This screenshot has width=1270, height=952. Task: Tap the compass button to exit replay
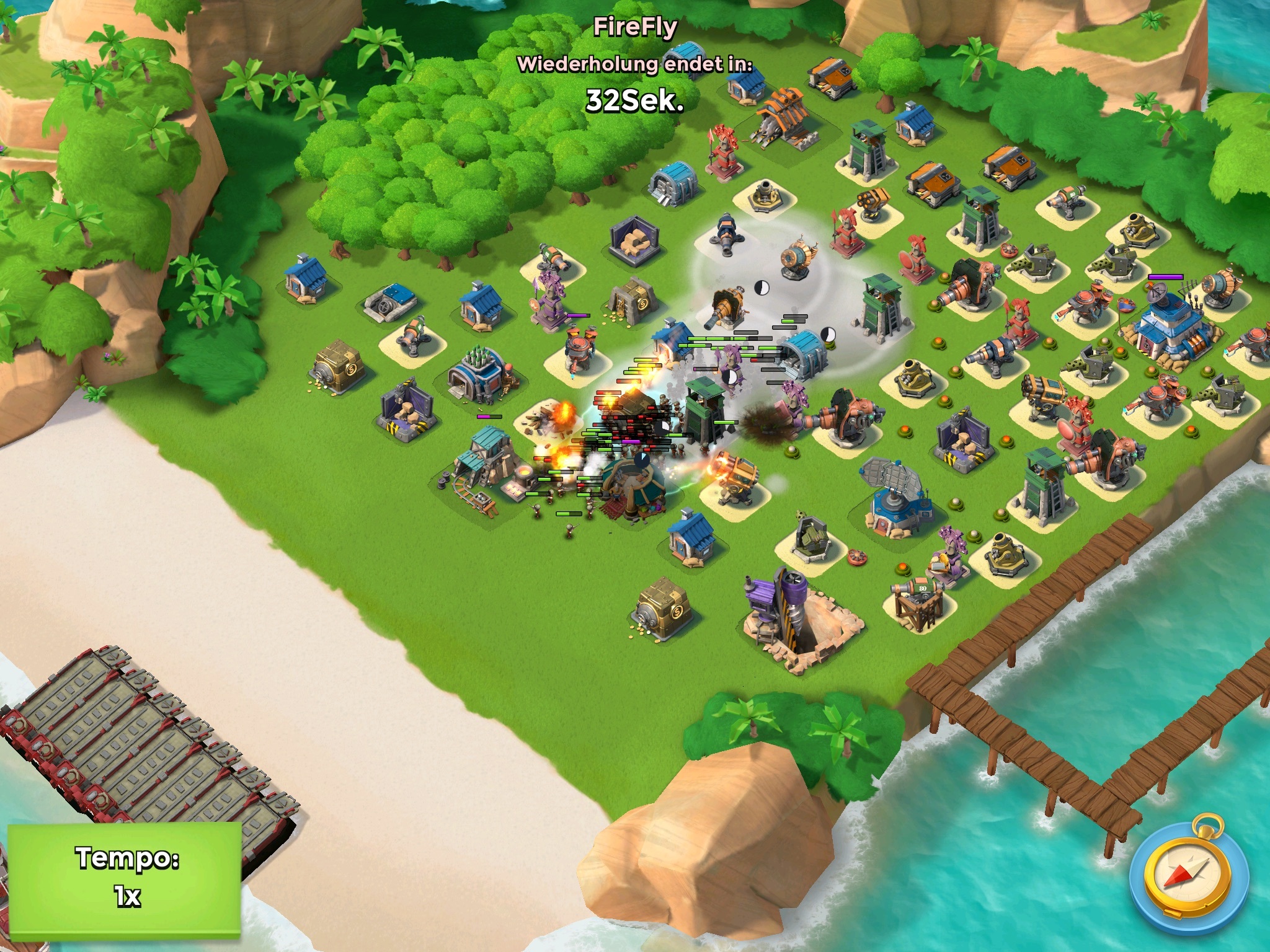pos(1188,879)
